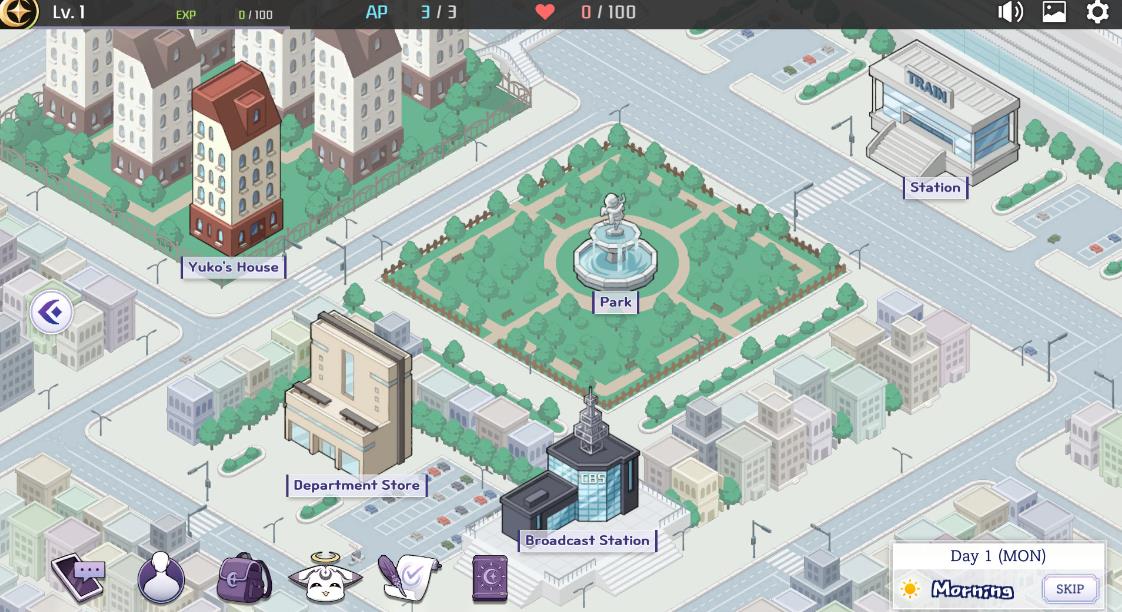Screen dimensions: 1122x612
Task: Open the purple backpack inventory
Action: point(243,577)
